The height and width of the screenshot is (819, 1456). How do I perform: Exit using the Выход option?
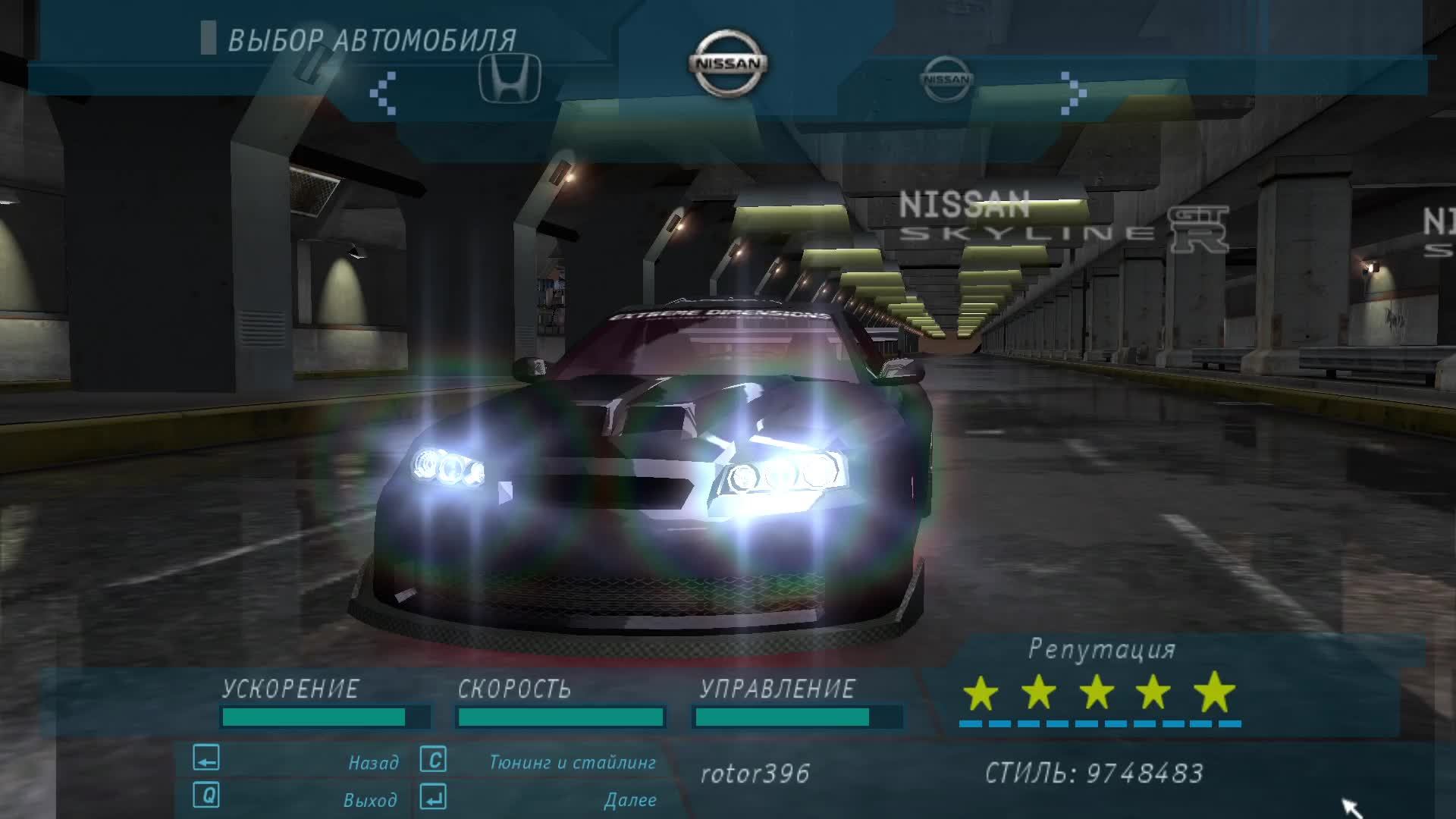point(370,800)
